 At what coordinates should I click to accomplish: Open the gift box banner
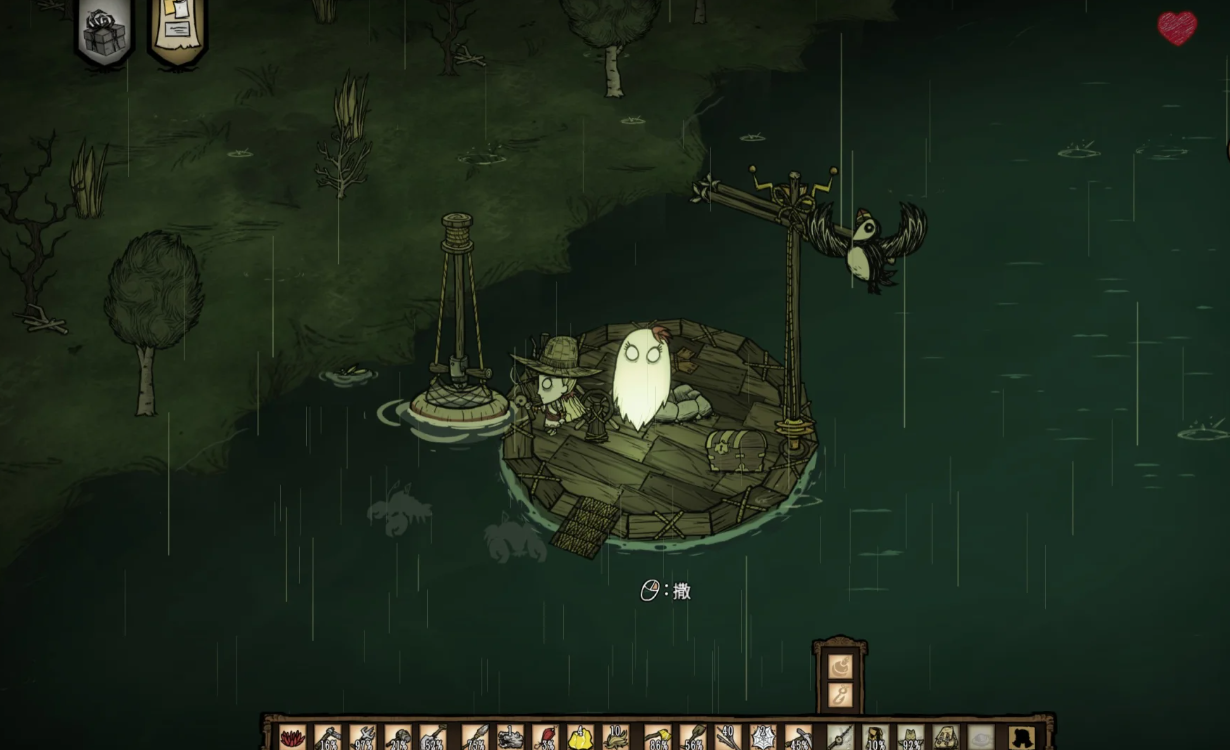pyautogui.click(x=104, y=32)
